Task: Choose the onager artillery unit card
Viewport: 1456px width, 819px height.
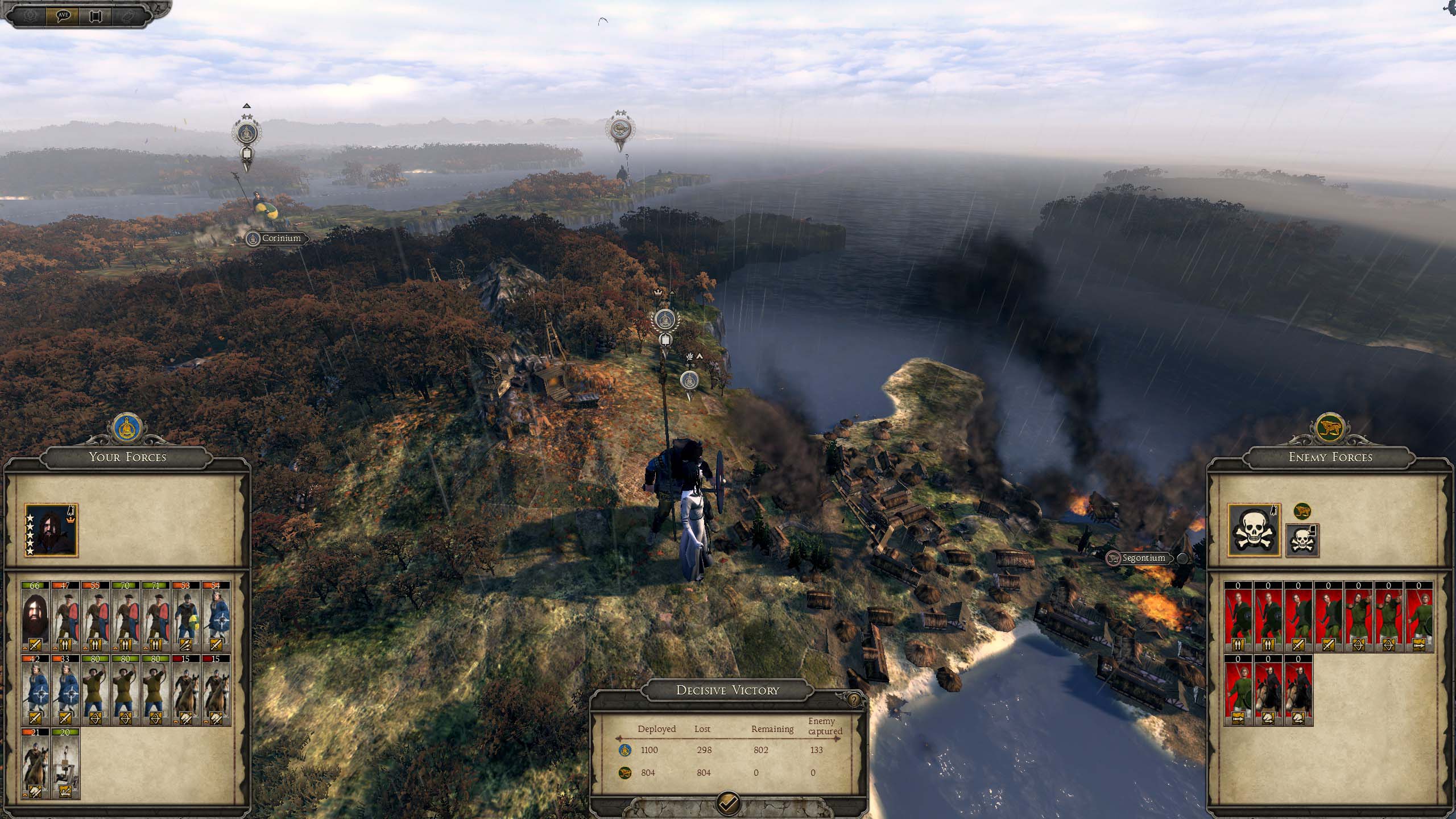Action: (66, 763)
